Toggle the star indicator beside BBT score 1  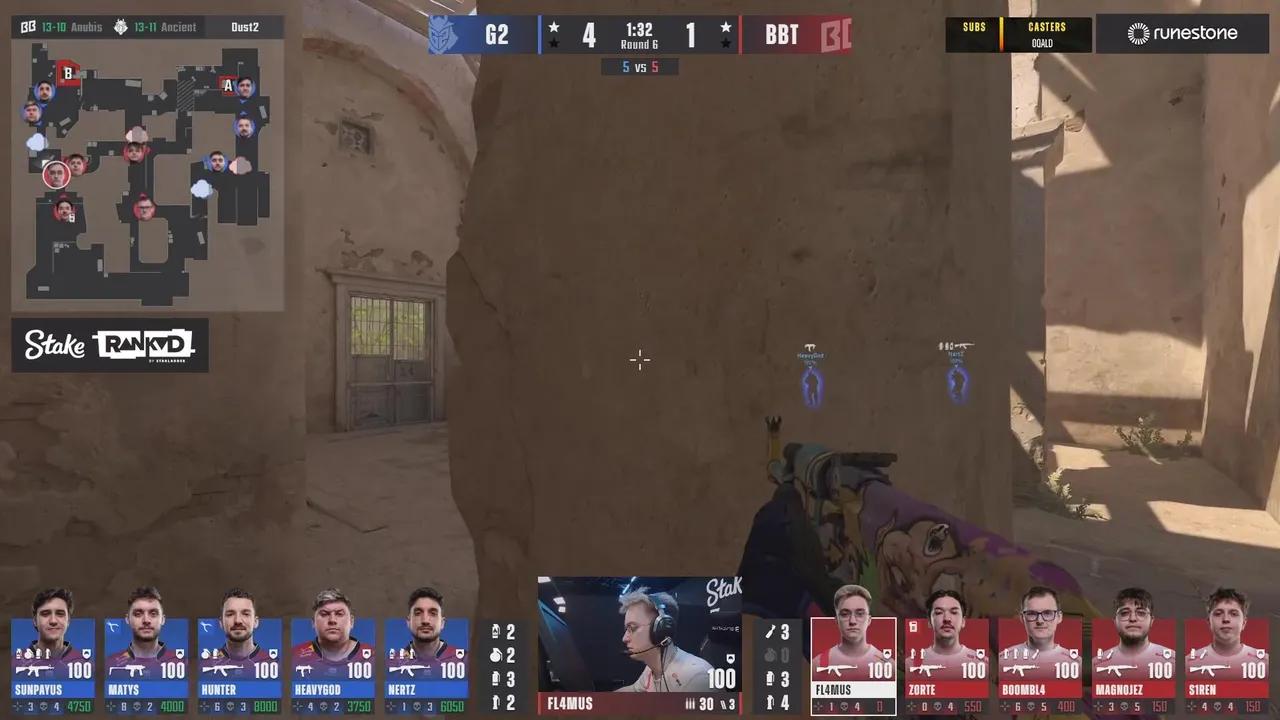(724, 27)
